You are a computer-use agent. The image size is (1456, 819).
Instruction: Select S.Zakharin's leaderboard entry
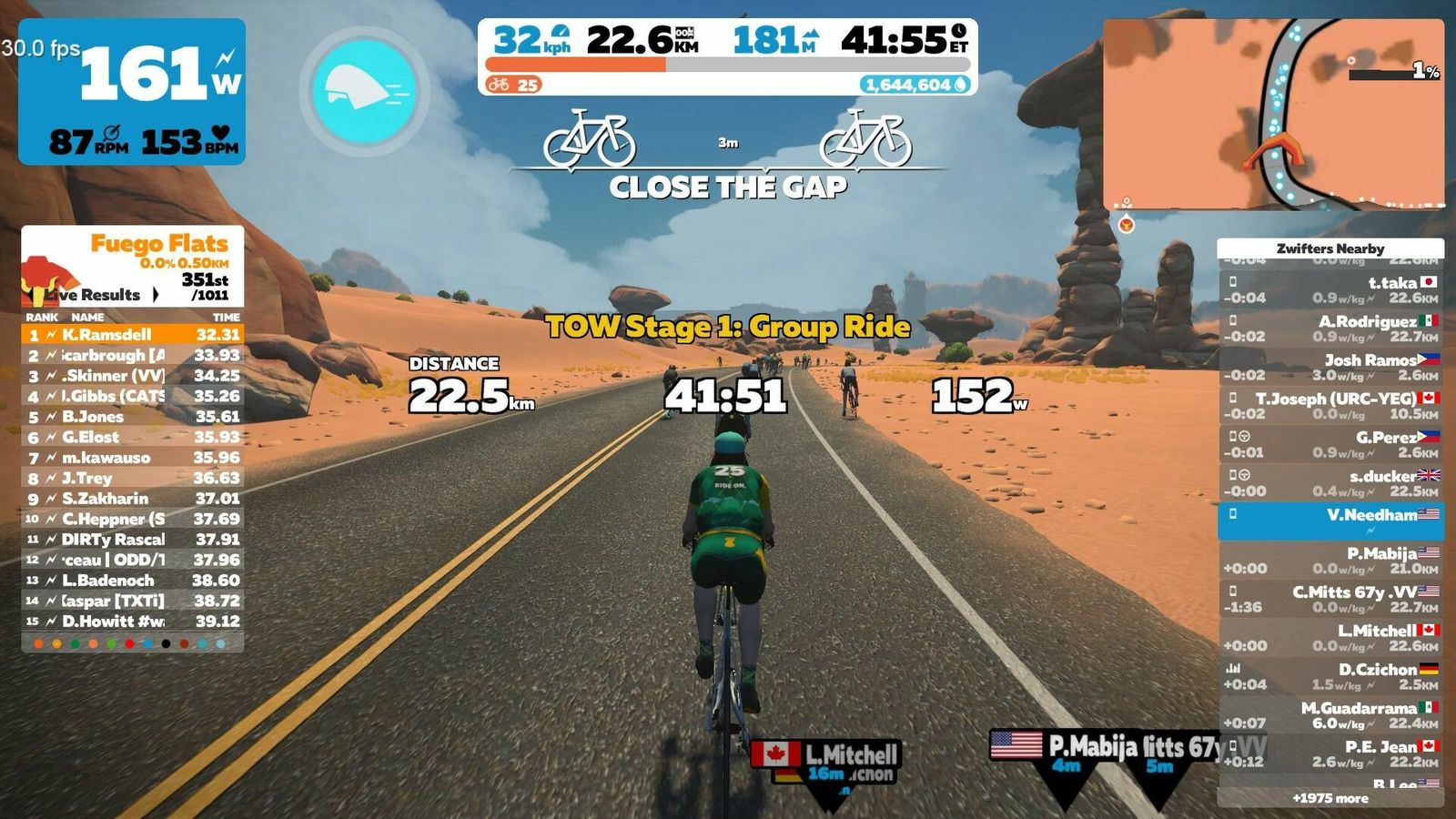(133, 499)
